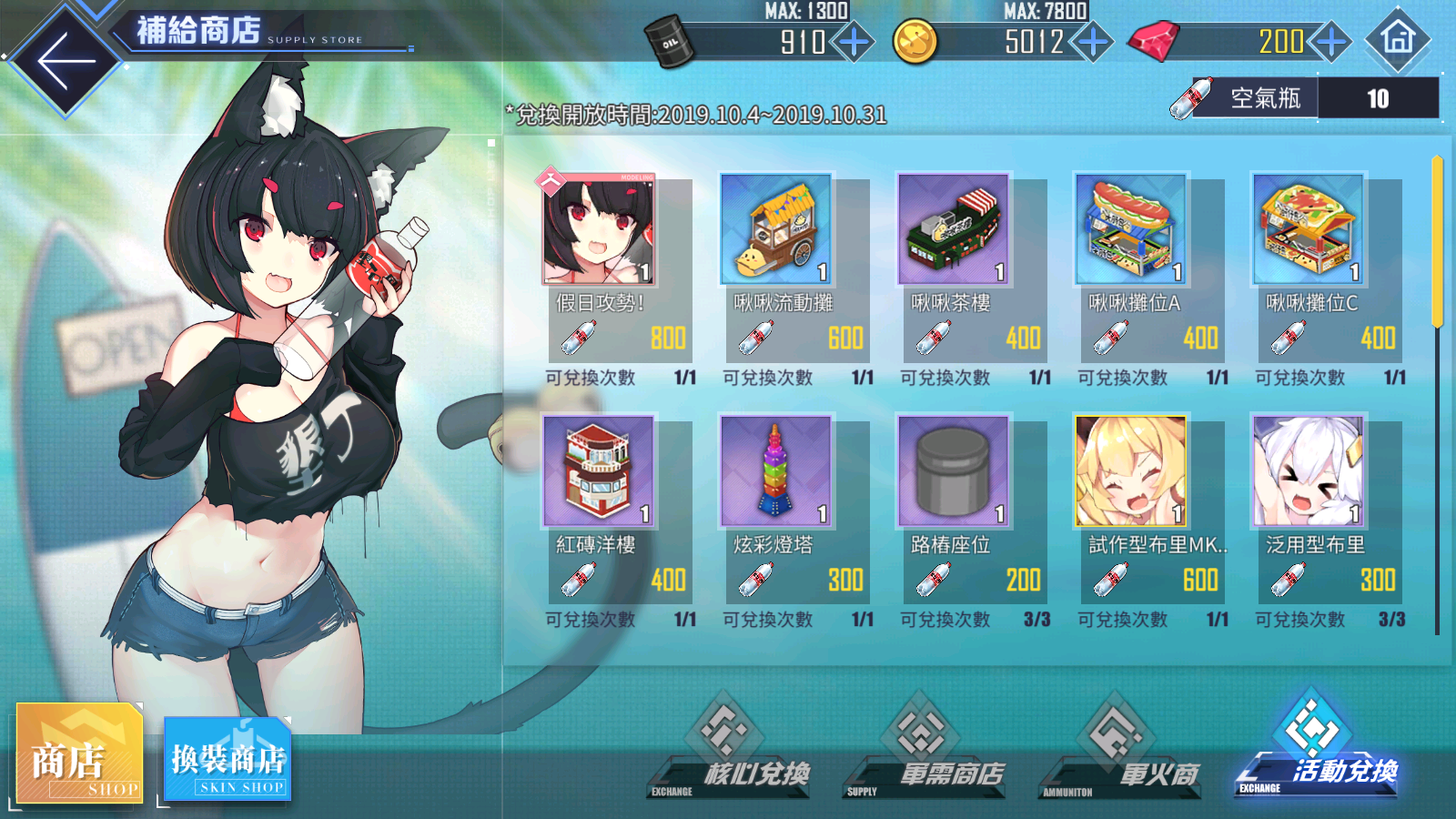Click the oil barrel currency icon
This screenshot has width=1456, height=819.
tap(669, 38)
